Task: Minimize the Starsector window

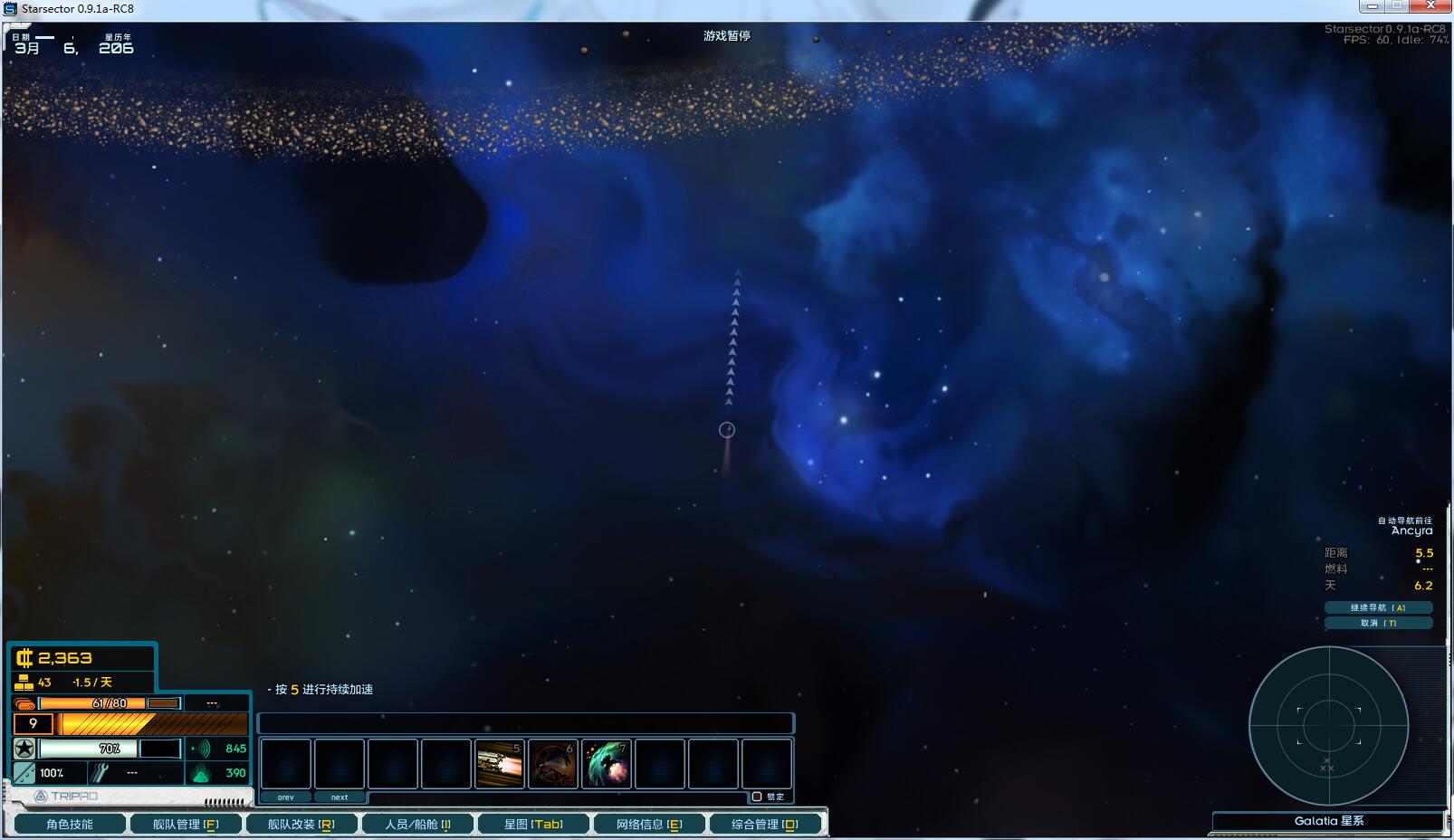Action: click(x=1373, y=6)
